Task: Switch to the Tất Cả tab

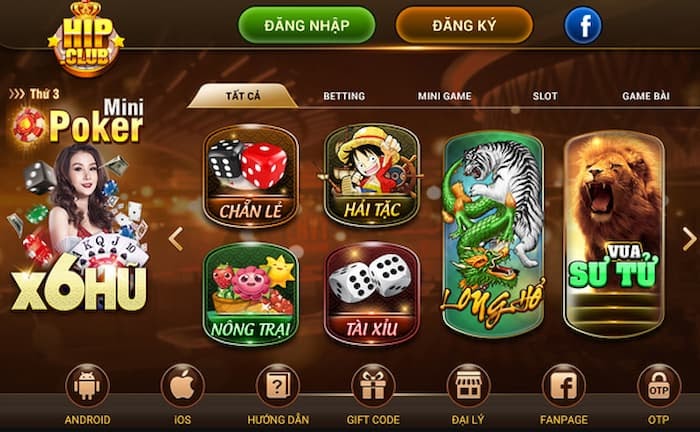Action: [242, 96]
